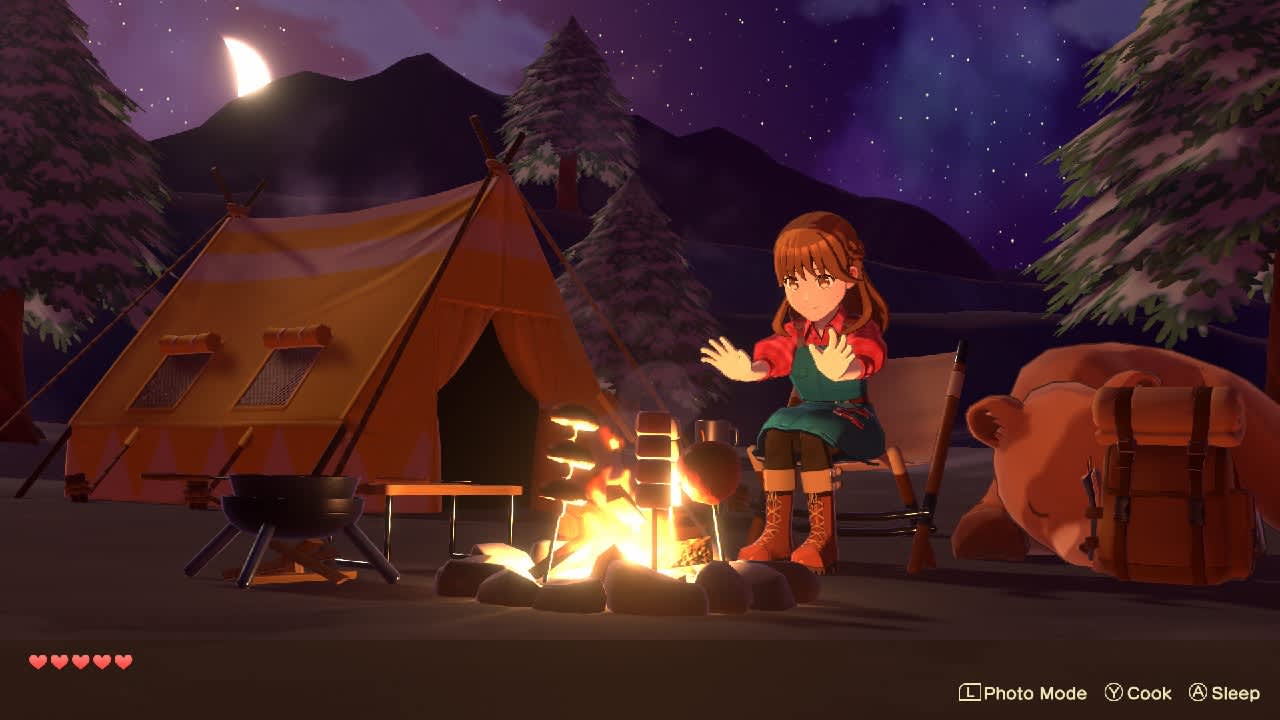This screenshot has width=1280, height=720.
Task: Click the second heart icon
Action: [58, 662]
